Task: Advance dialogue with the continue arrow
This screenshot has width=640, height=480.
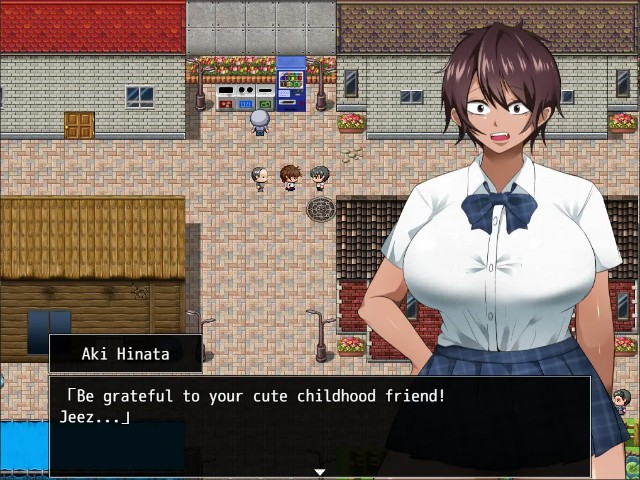Action: point(320,471)
